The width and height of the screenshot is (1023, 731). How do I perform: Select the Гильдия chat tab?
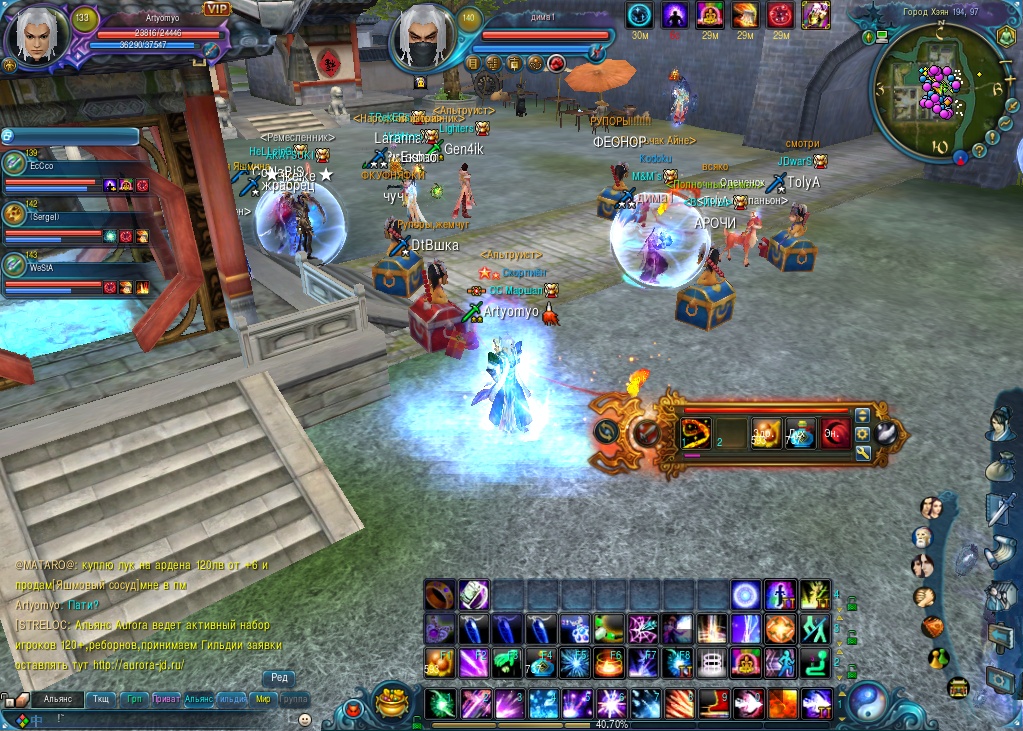pyautogui.click(x=232, y=699)
